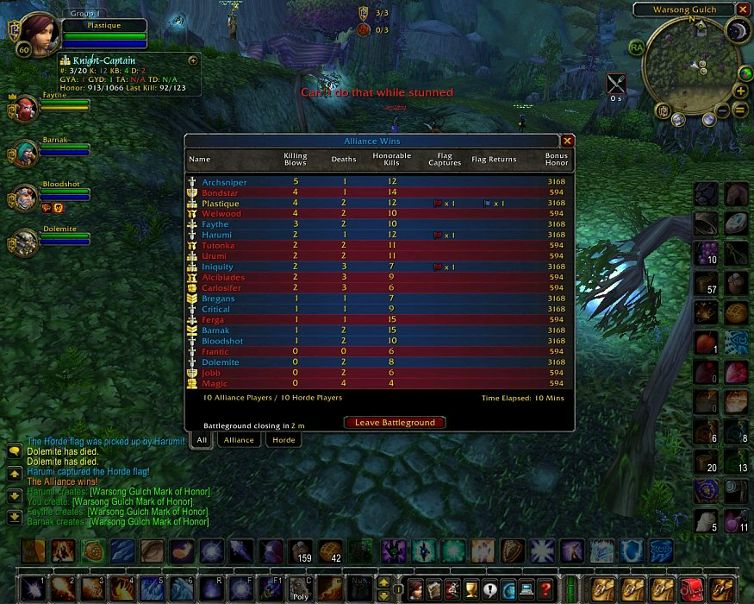The image size is (754, 604).
Task: Close the minimap with its X button
Action: tap(744, 10)
